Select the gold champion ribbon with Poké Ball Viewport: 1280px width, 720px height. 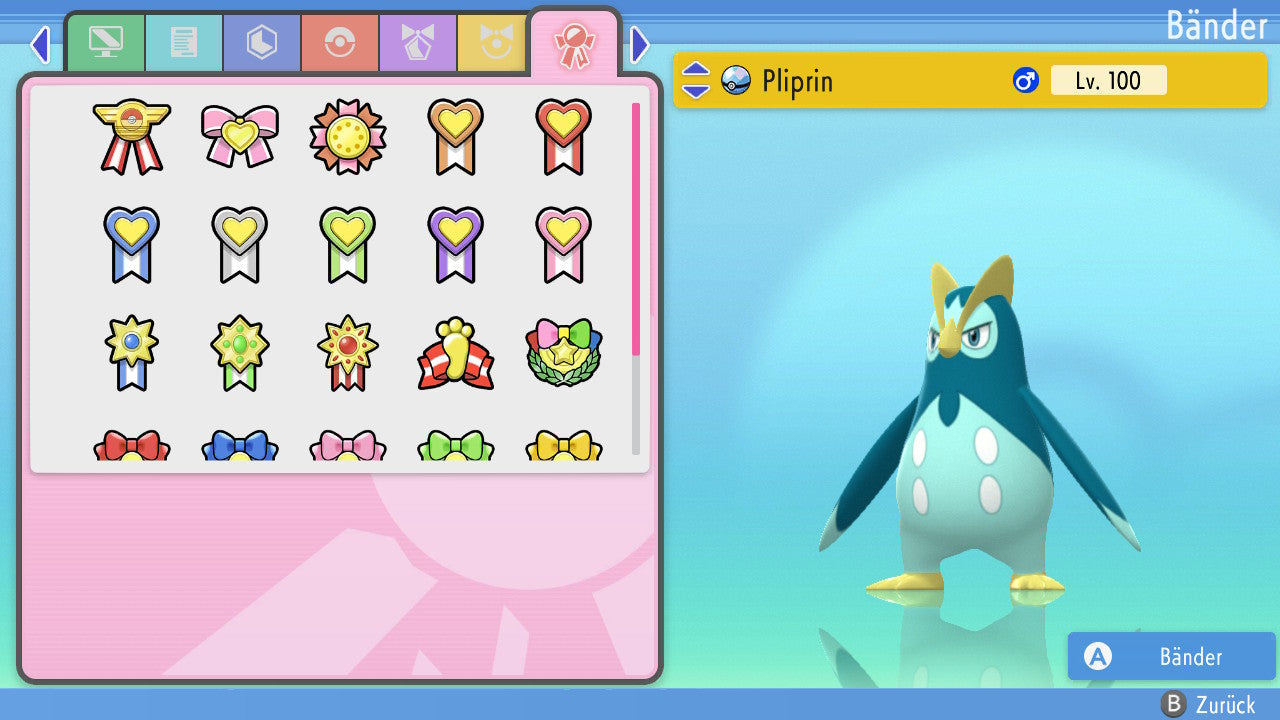click(132, 136)
